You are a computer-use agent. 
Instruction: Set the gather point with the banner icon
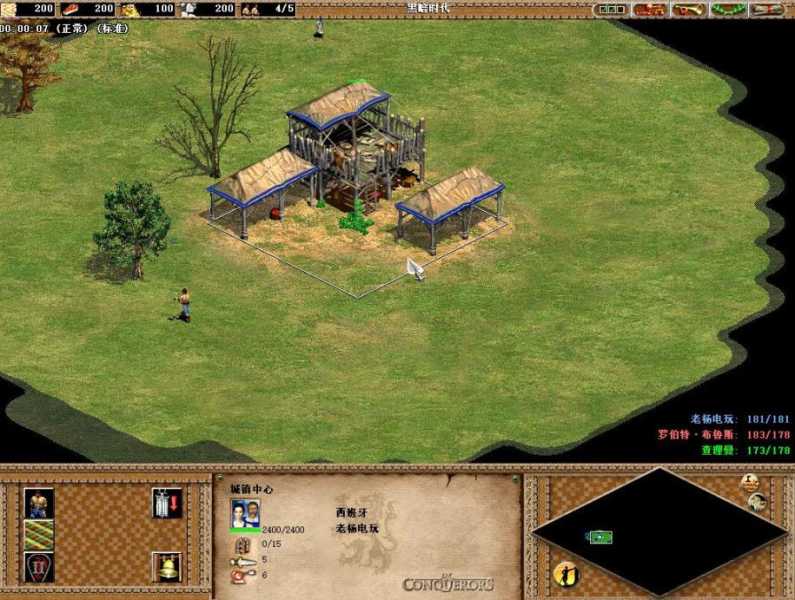pos(166,502)
